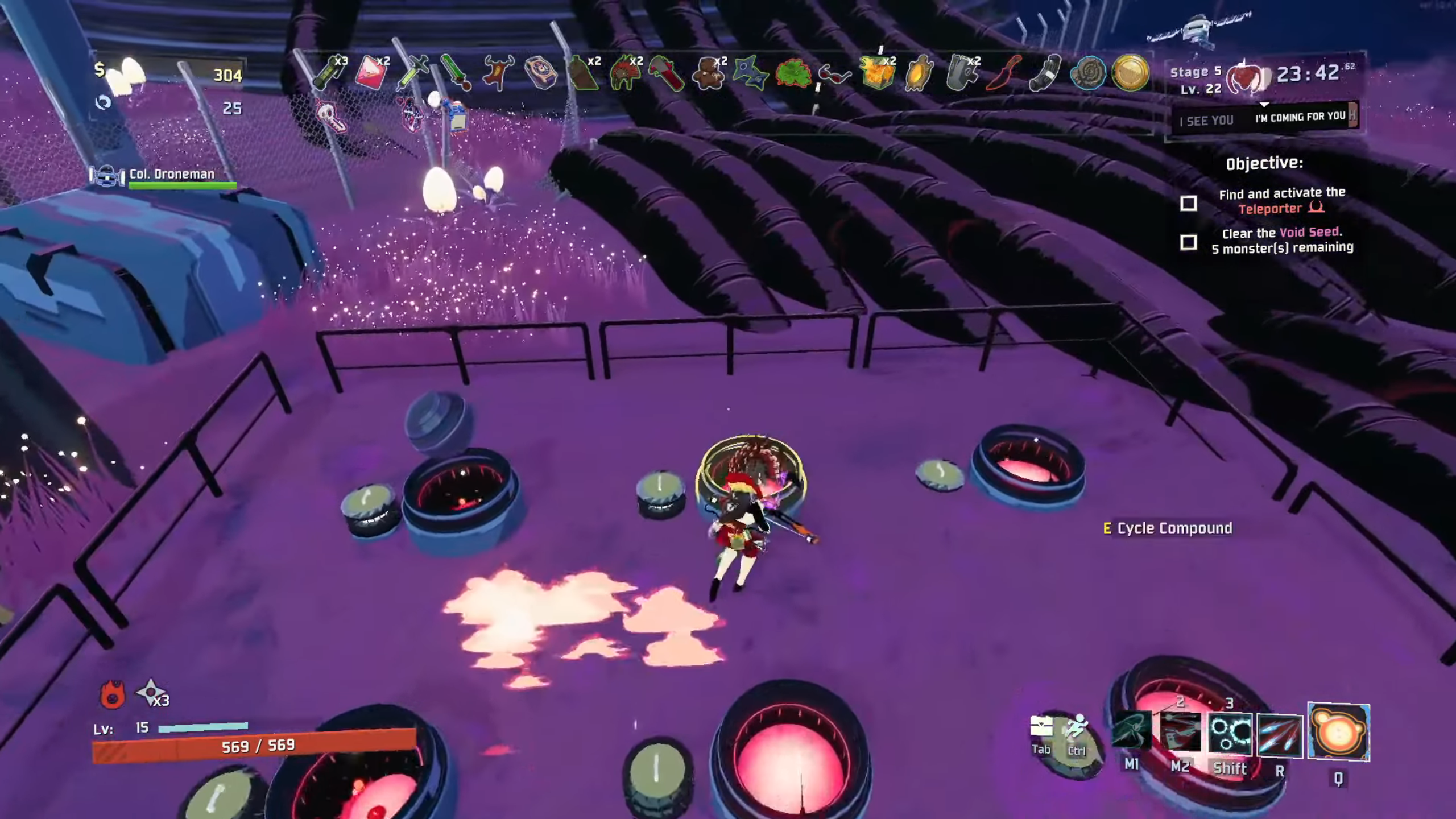Select the gold coin item icon

tap(1130, 73)
